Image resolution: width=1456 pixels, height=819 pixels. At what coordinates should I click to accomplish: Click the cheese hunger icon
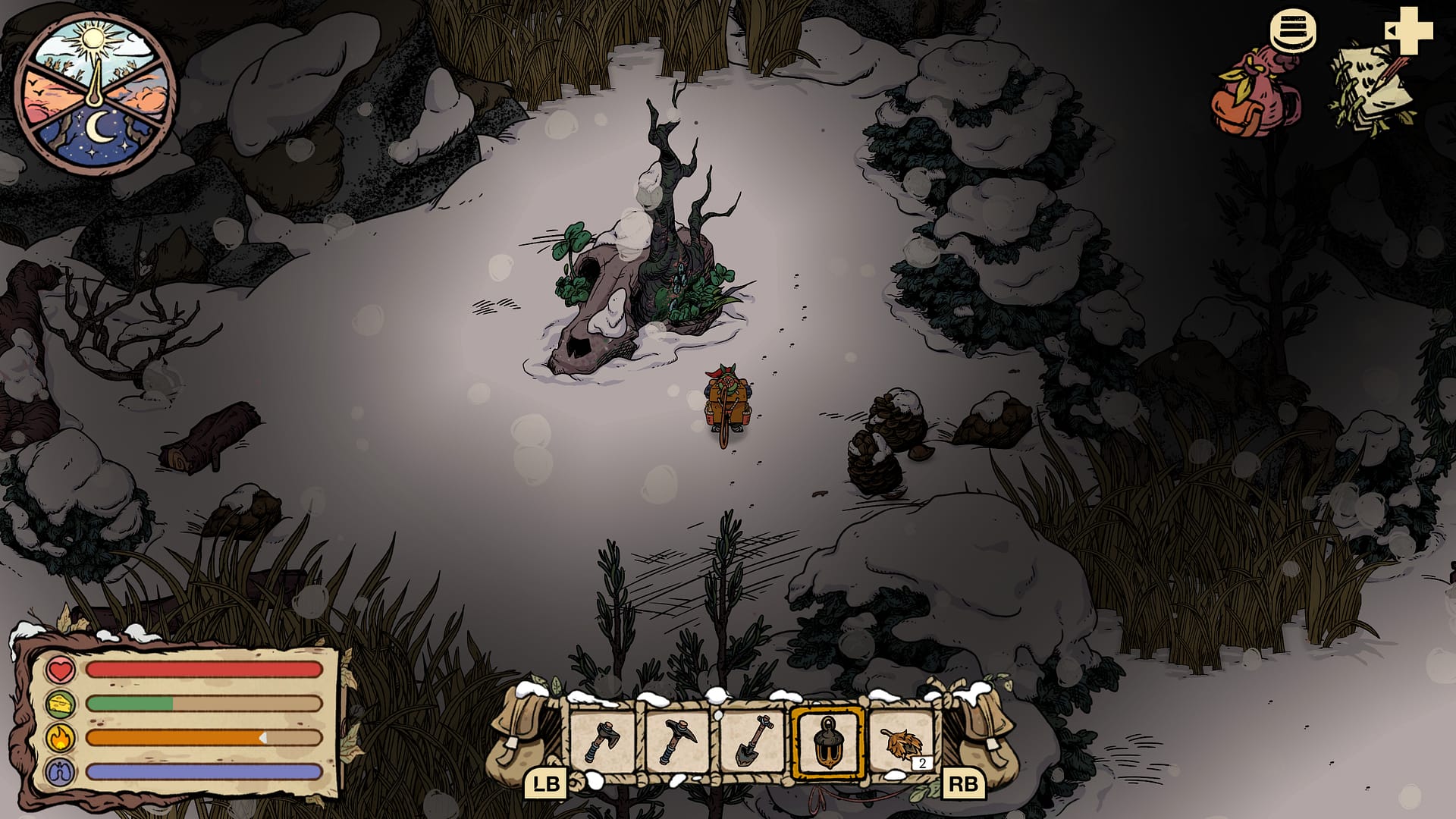tap(59, 703)
